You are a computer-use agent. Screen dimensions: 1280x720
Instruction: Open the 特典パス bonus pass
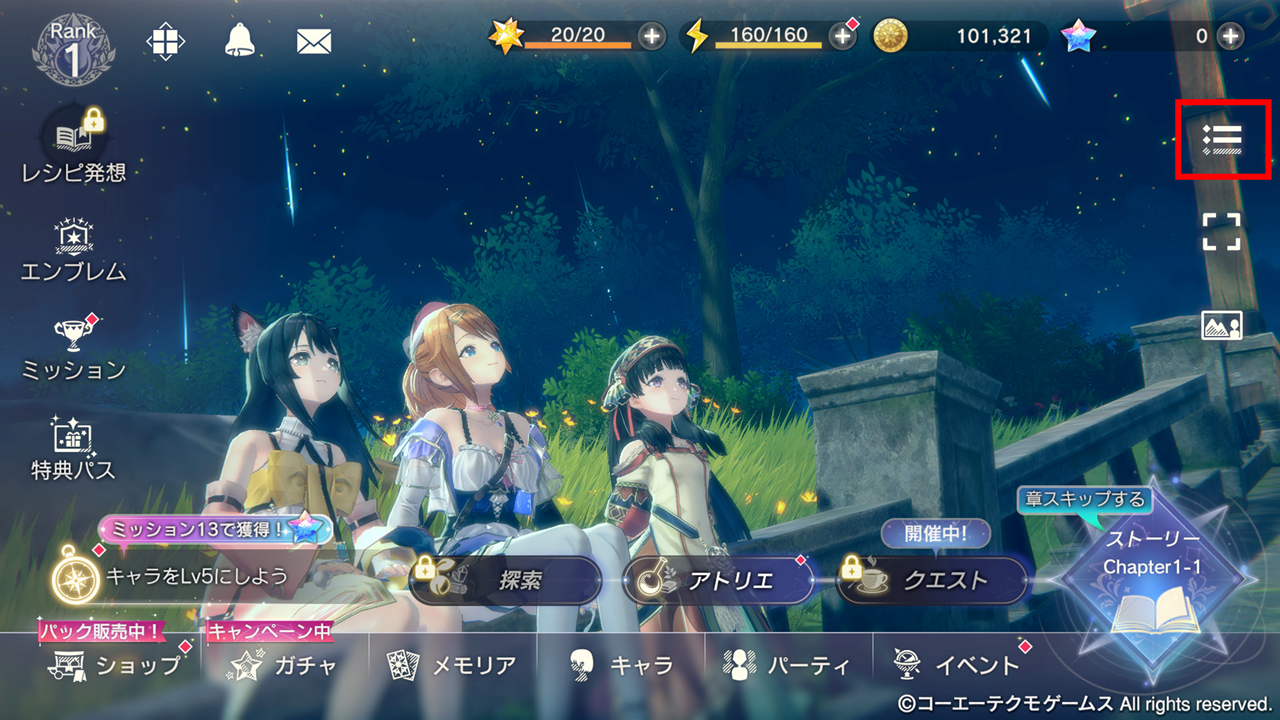74,448
